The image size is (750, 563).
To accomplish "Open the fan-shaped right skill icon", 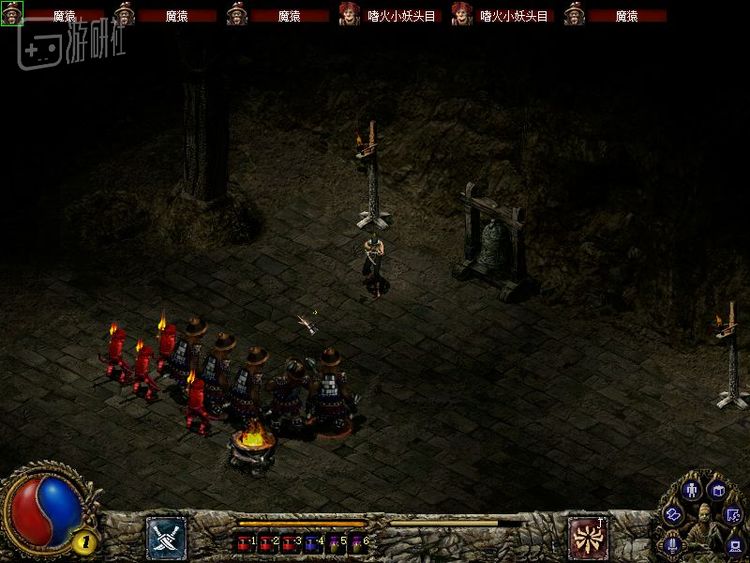I will click(x=586, y=535).
